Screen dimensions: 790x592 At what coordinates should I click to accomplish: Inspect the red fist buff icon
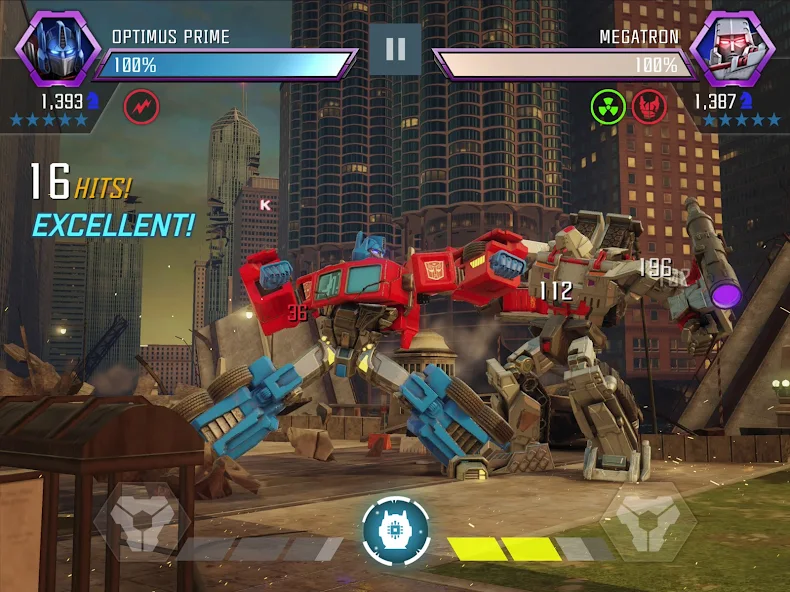tap(649, 104)
